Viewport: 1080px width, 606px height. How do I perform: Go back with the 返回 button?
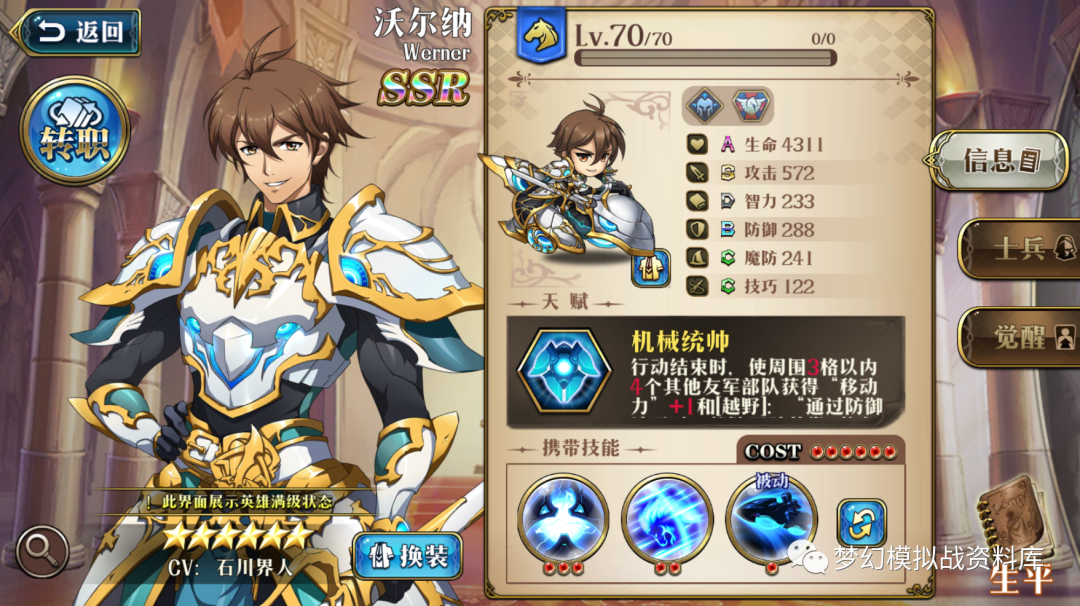78,32
